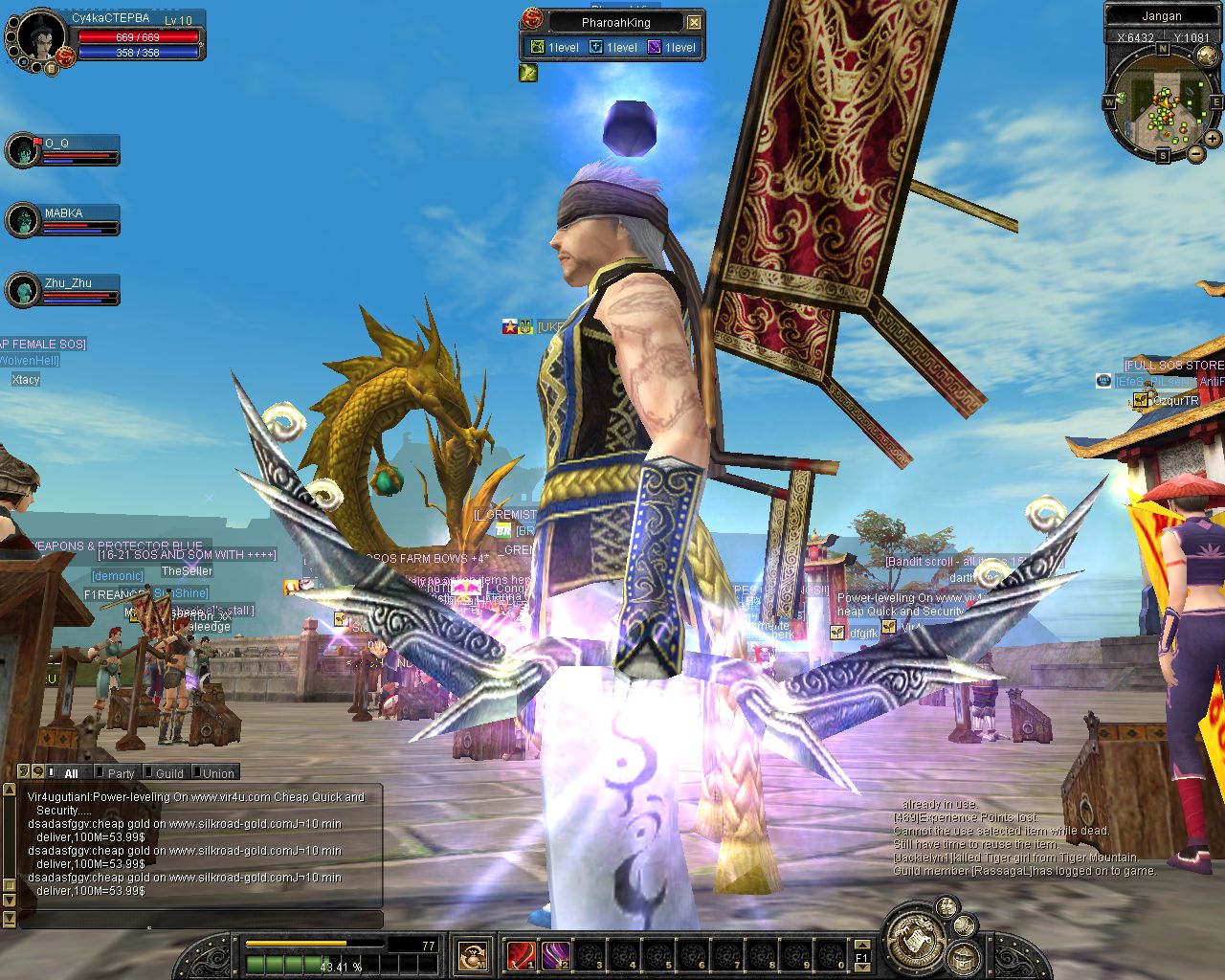The image size is (1225, 980).
Task: Click the chat message input field
Action: 201,920
